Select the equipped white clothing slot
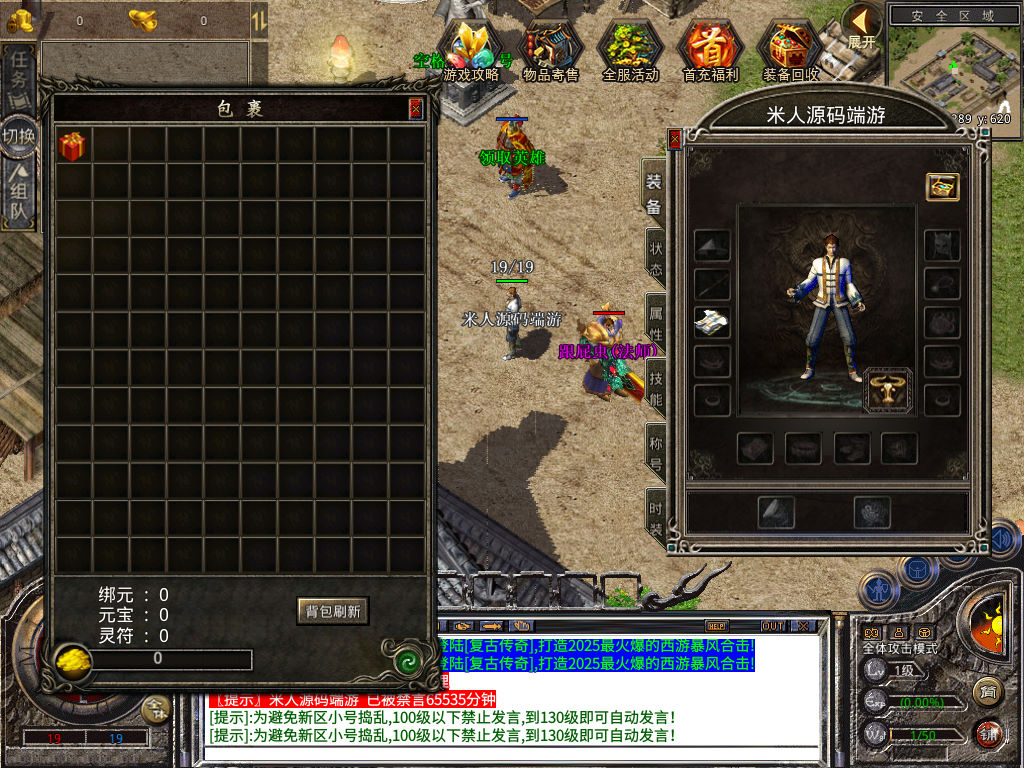 tap(712, 322)
